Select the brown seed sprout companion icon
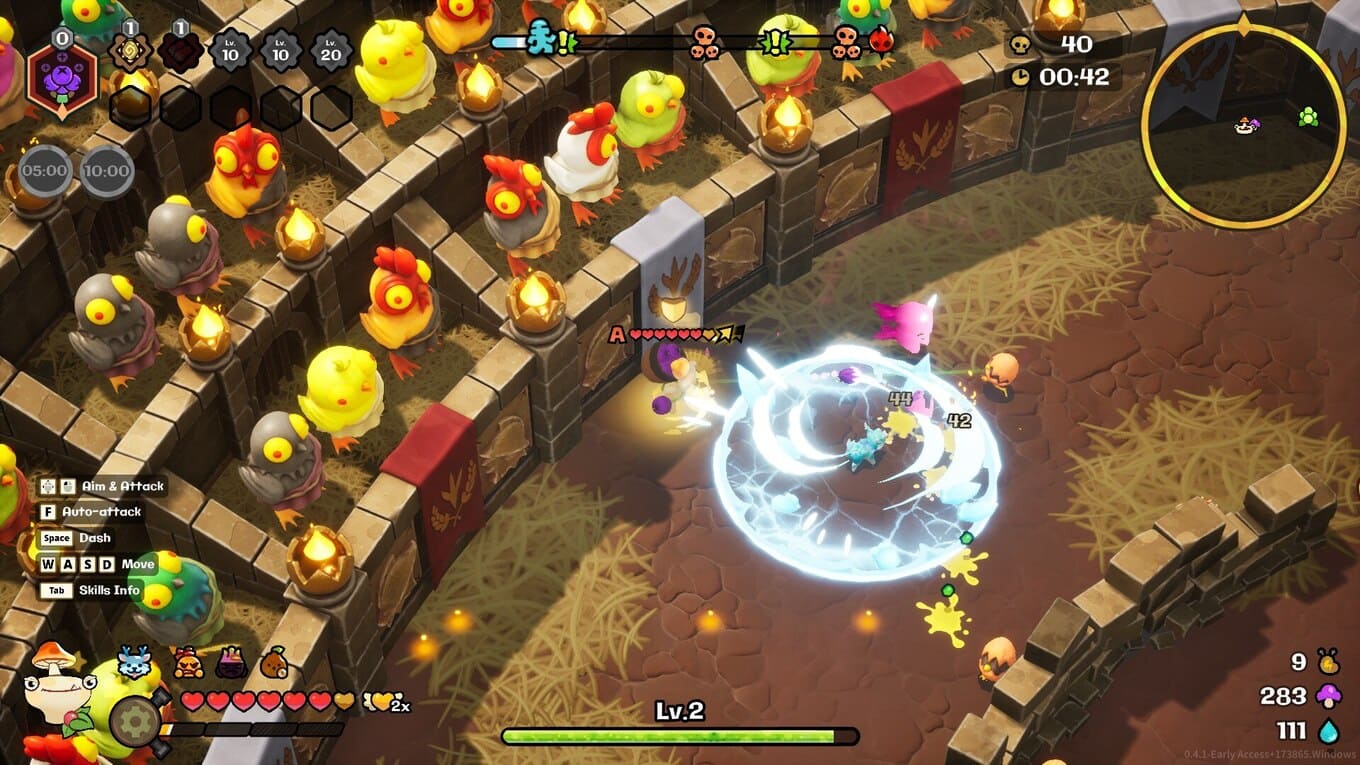This screenshot has width=1360, height=765. click(x=274, y=662)
